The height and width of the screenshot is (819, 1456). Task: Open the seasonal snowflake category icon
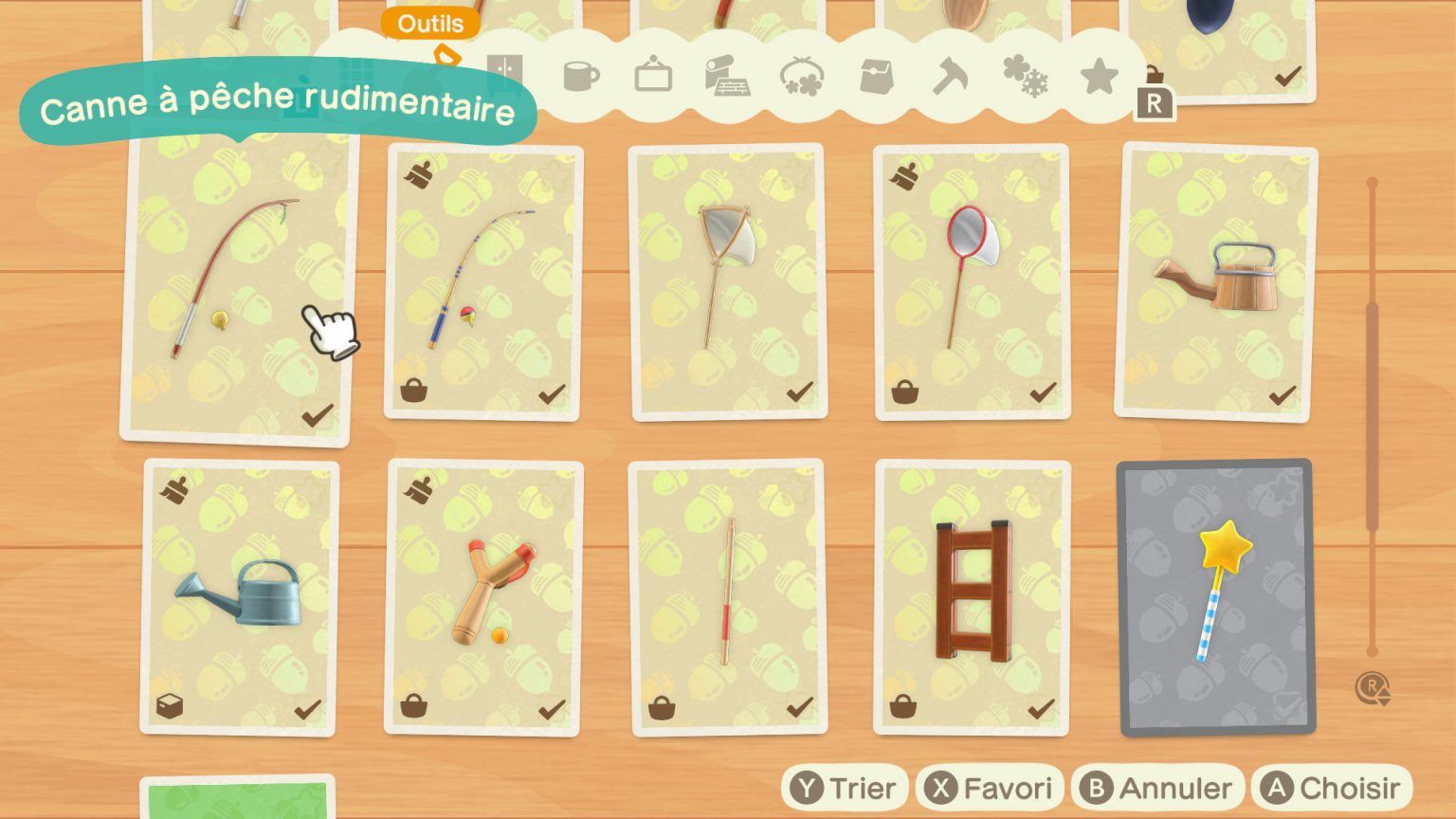[x=1026, y=78]
